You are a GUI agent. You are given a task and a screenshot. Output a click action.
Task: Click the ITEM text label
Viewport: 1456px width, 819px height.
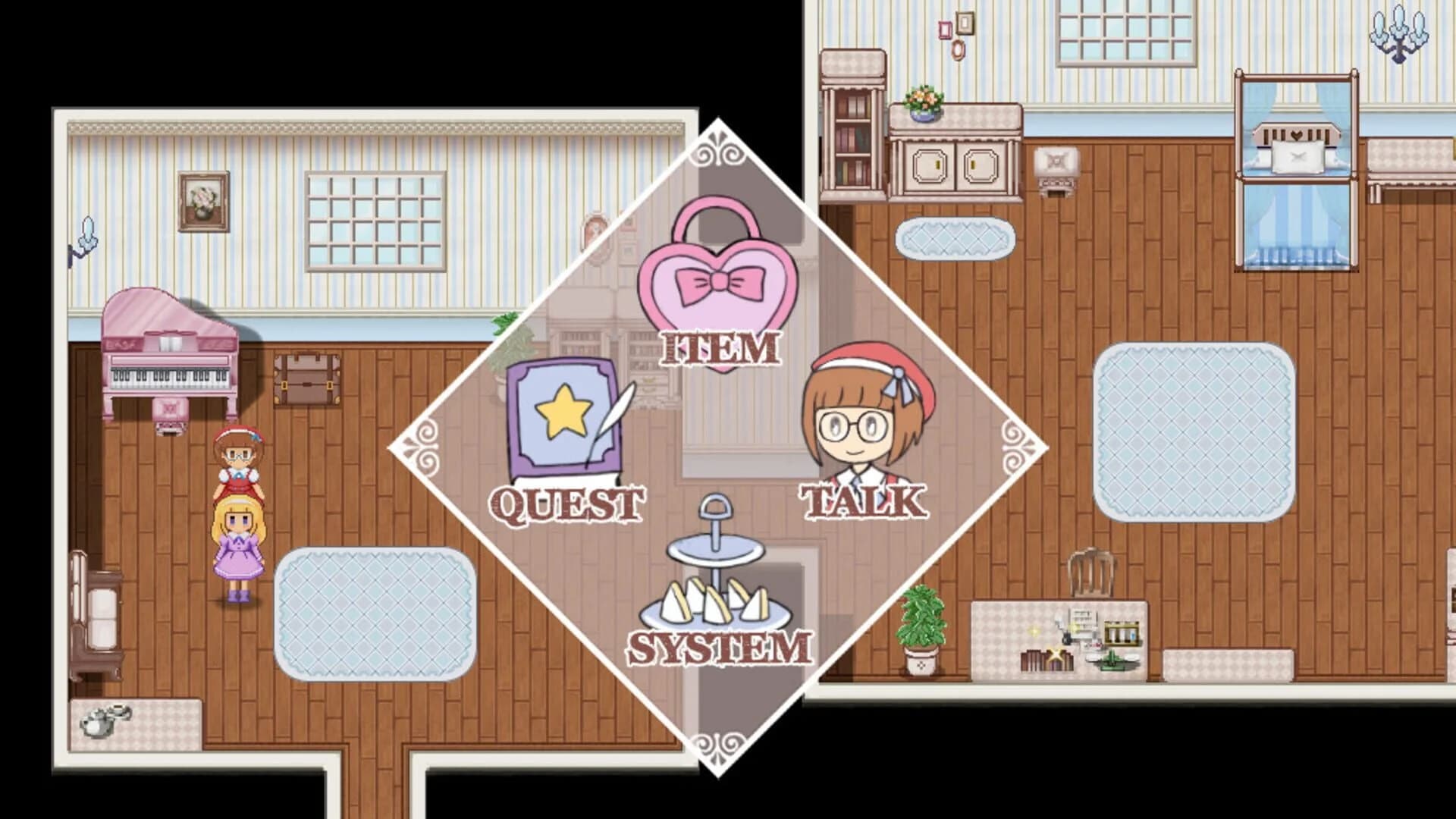coord(719,349)
